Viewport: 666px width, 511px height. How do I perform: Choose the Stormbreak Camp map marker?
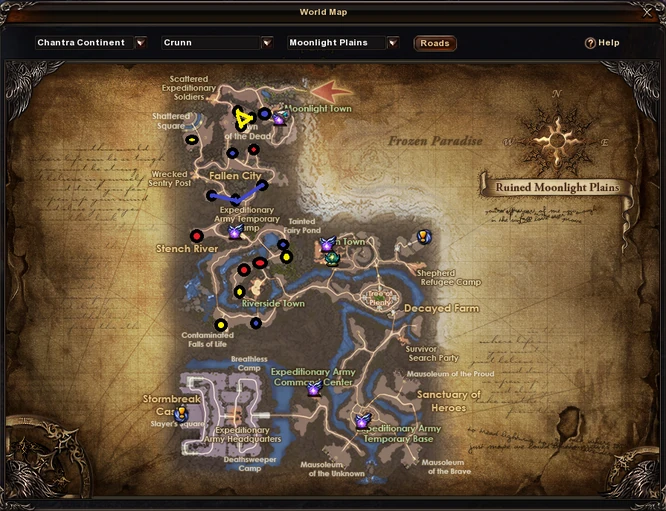[182, 412]
